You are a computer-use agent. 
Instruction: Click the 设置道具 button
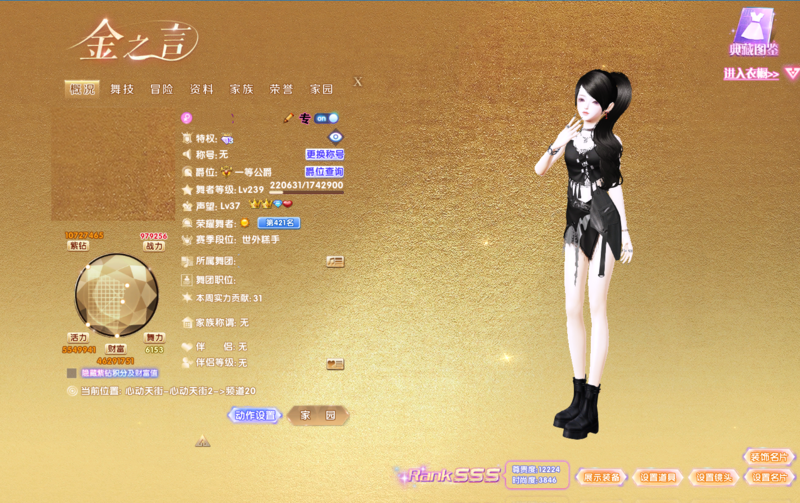(659, 477)
